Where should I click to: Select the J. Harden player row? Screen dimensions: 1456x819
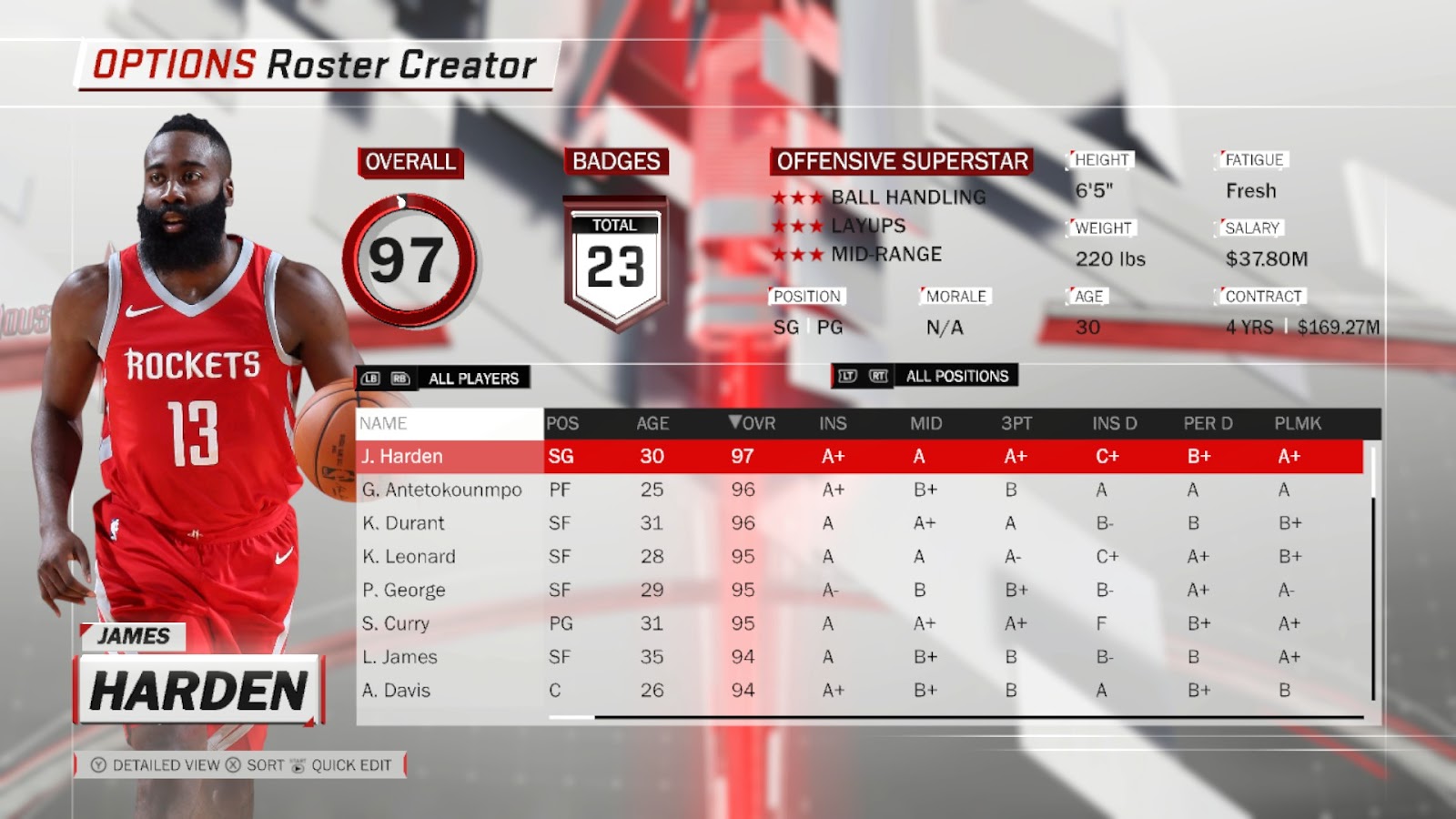(402, 457)
